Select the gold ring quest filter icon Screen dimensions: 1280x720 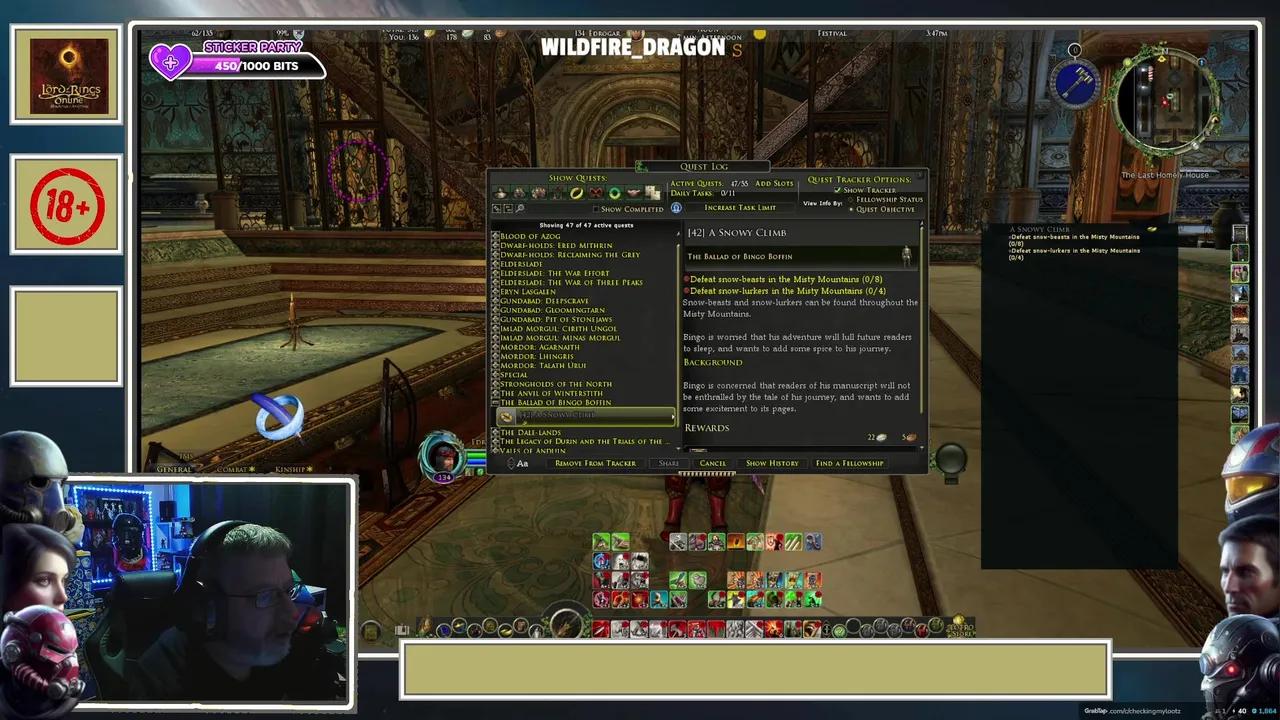[576, 193]
